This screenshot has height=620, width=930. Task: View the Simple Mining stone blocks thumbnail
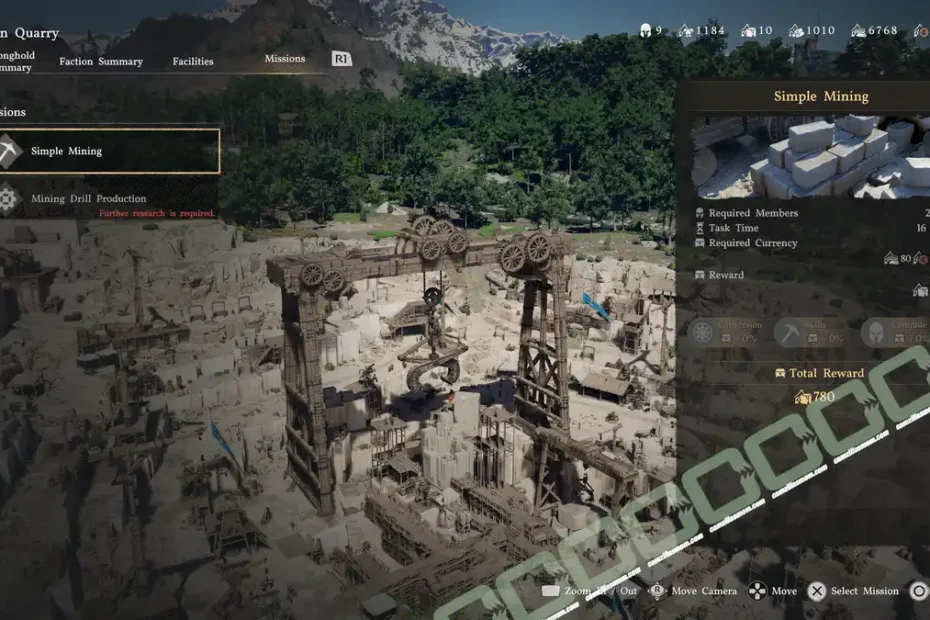tap(810, 157)
